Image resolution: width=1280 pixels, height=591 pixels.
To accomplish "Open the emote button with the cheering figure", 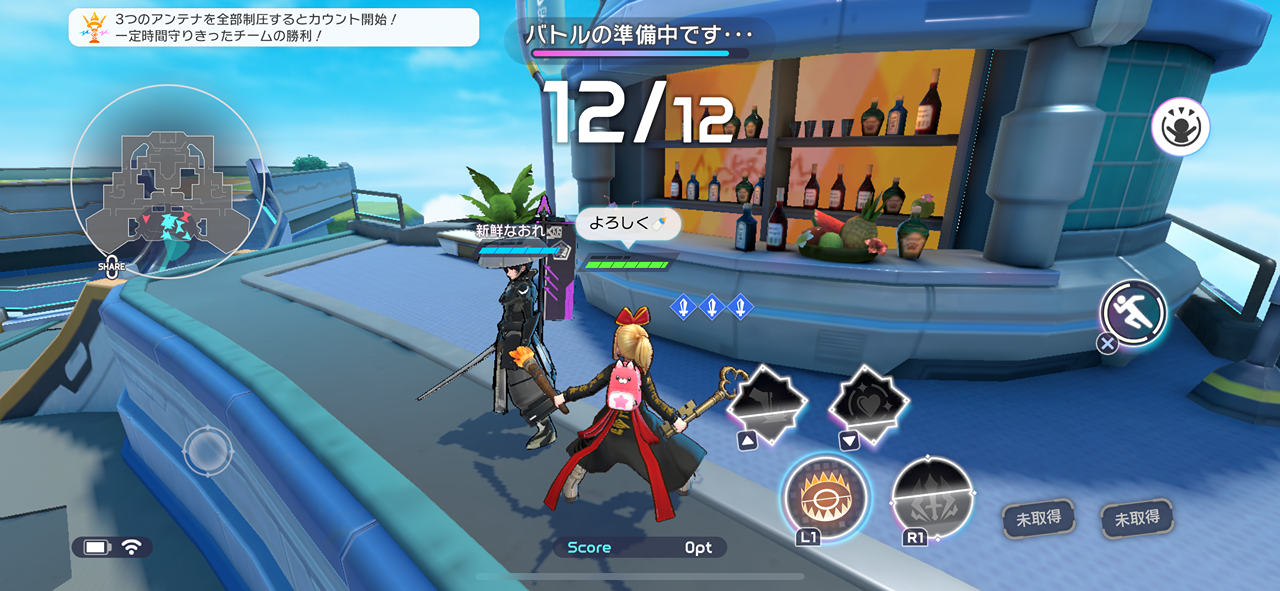I will (x=1180, y=127).
